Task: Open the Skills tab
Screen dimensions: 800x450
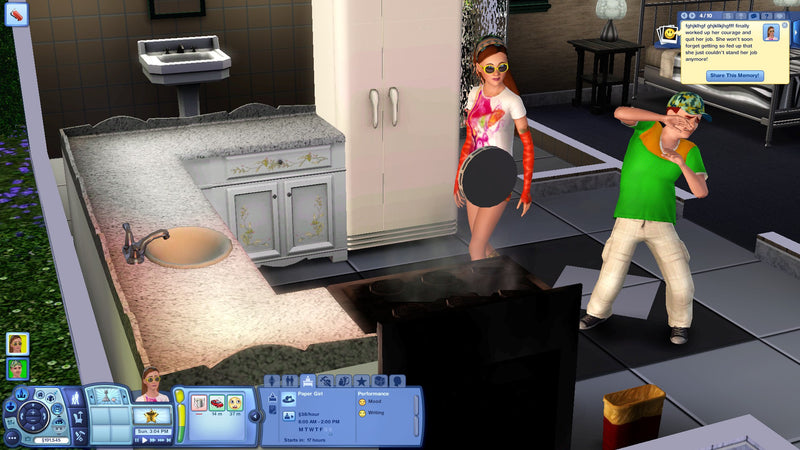Action: (326, 381)
